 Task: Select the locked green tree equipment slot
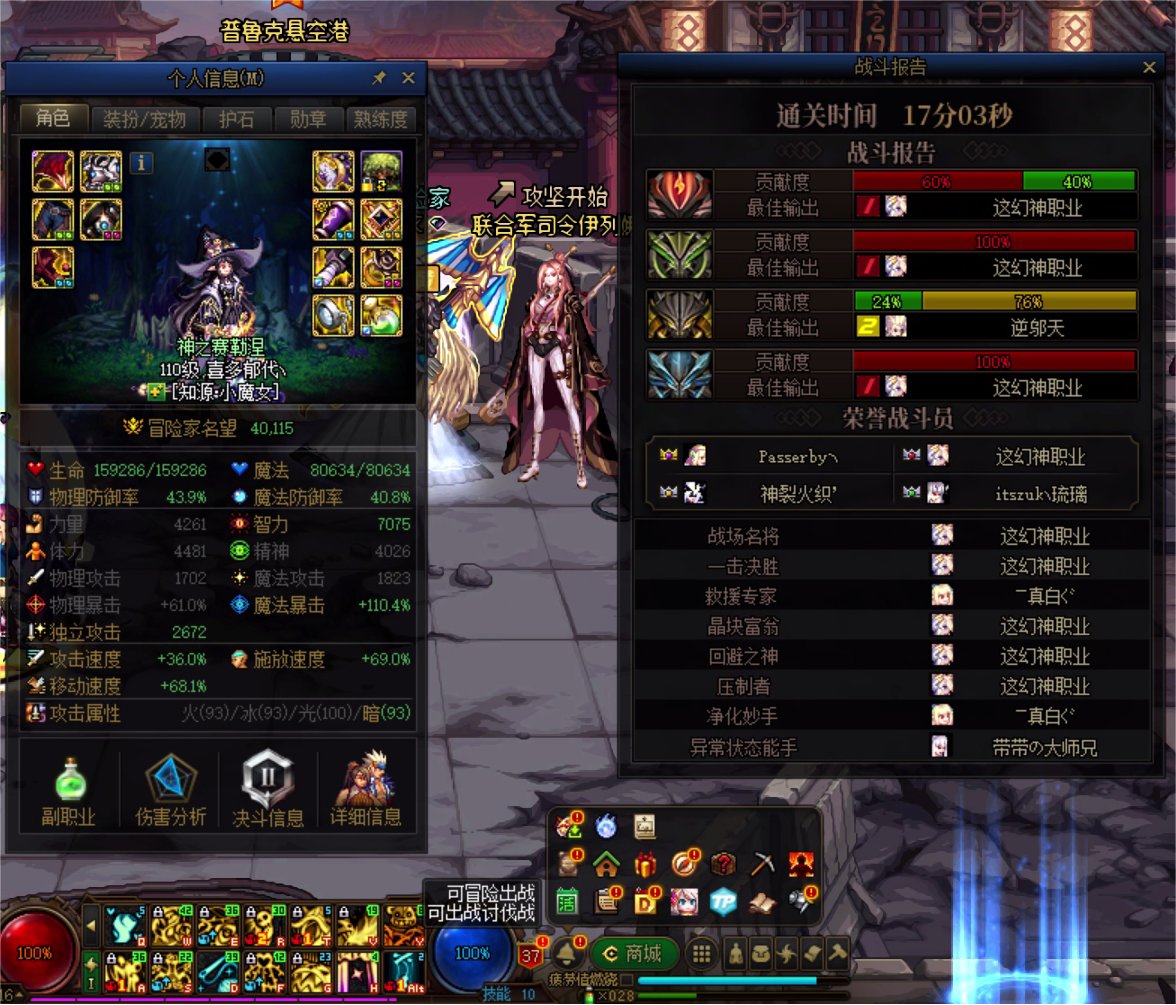point(381,171)
